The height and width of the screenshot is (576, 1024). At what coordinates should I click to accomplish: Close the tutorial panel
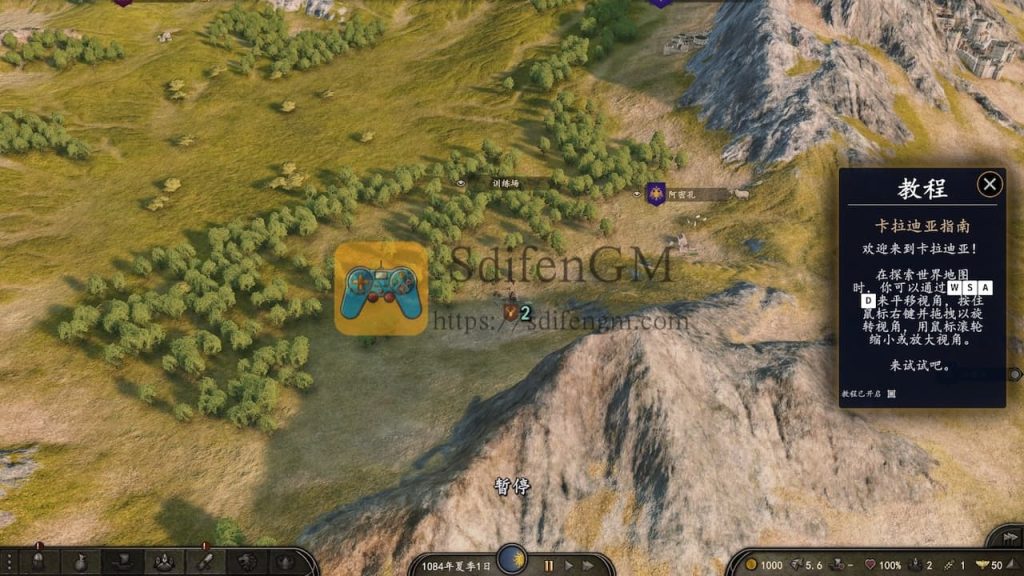(989, 184)
